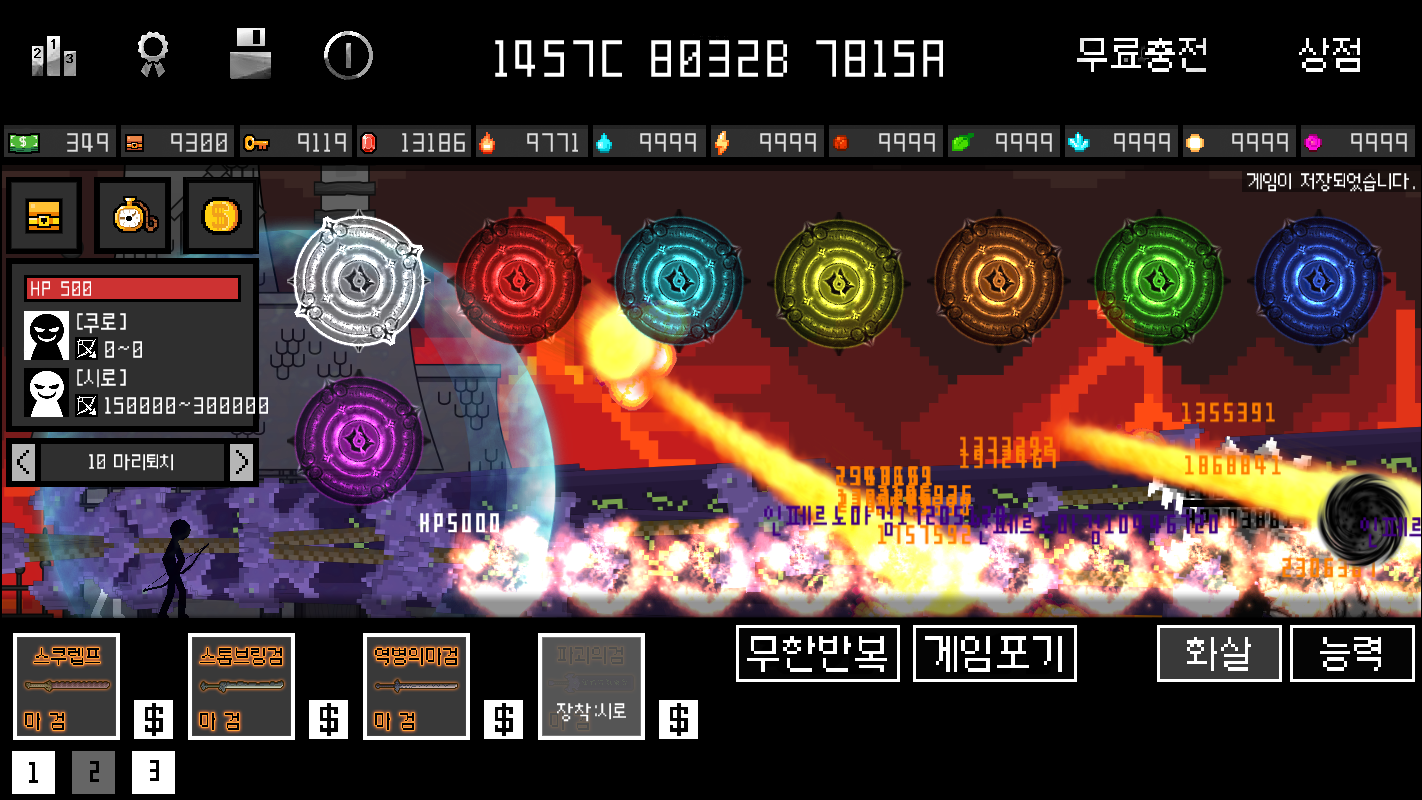Toggle 무한반복 infinite repeat mode
1422x800 pixels.
[817, 653]
